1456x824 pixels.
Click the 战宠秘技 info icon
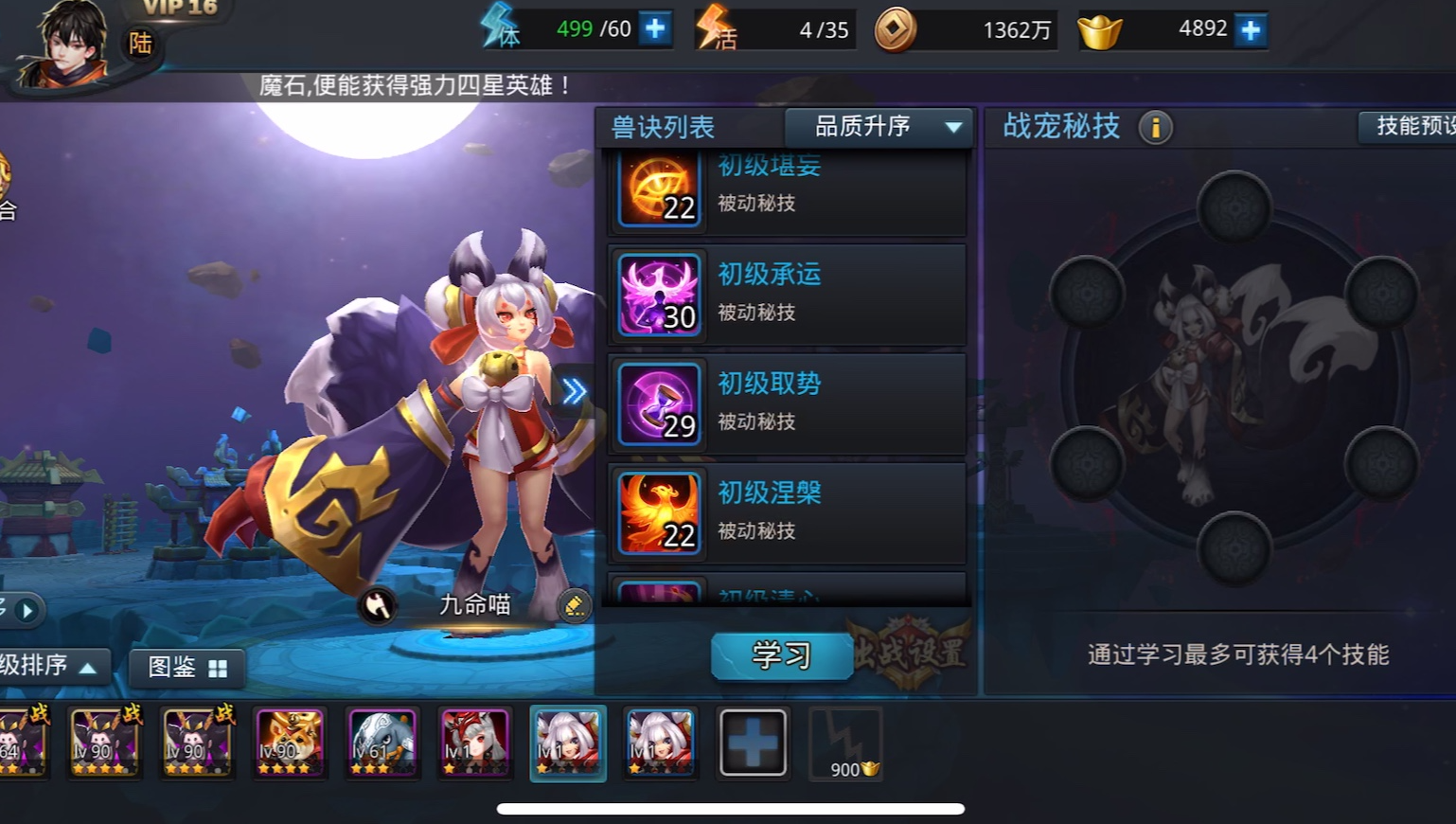point(1153,127)
